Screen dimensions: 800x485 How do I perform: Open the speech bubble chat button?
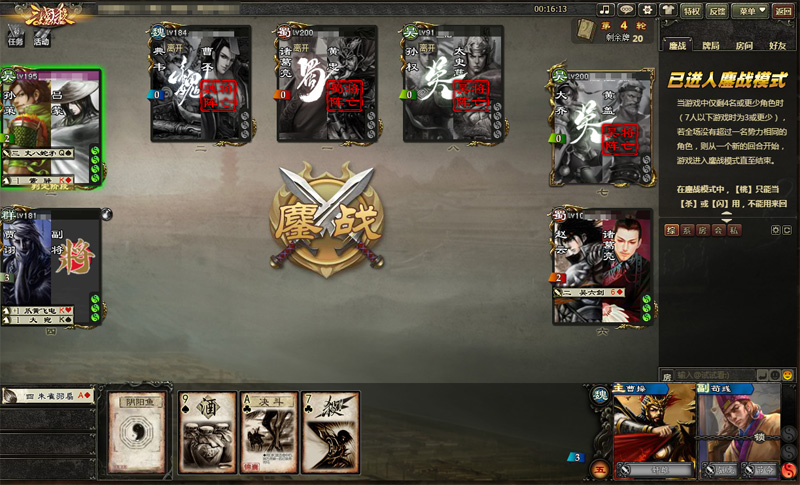tap(626, 10)
